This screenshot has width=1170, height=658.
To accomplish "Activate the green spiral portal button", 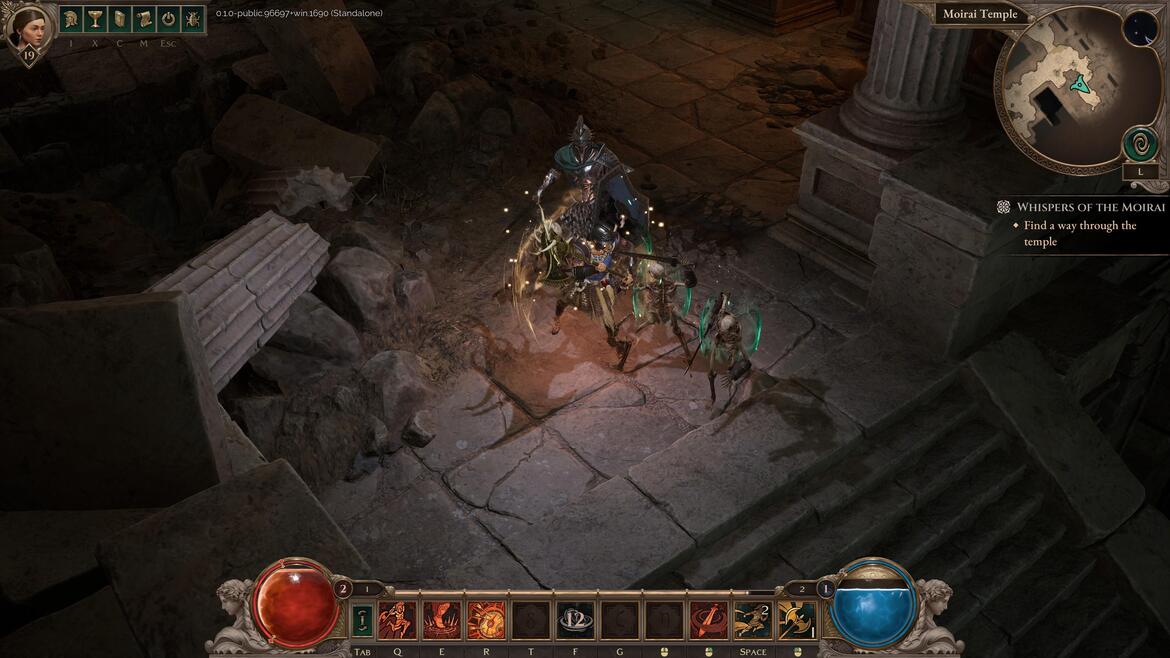I will [1140, 144].
